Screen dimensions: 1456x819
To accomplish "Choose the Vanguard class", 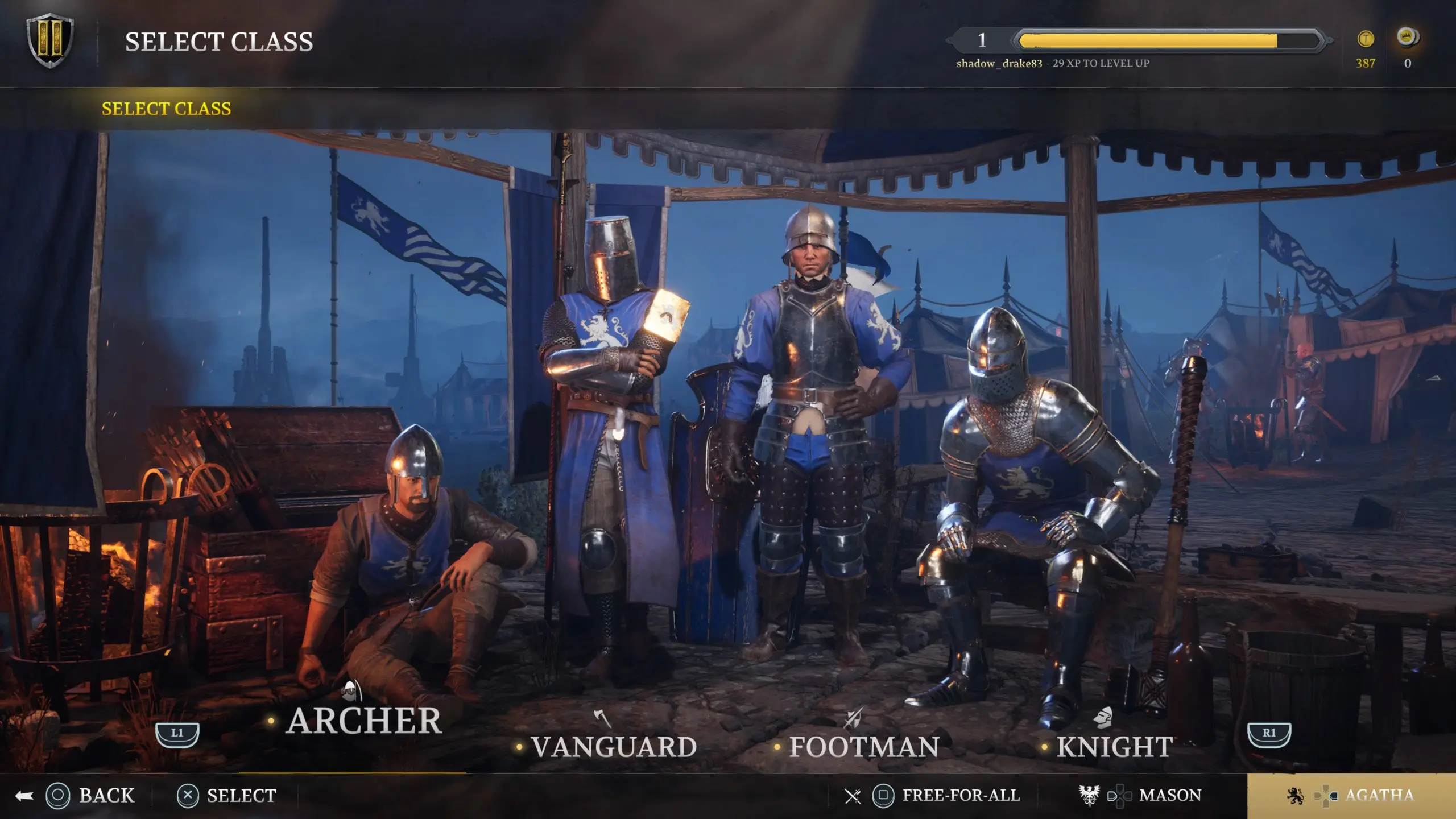I will pos(614,747).
